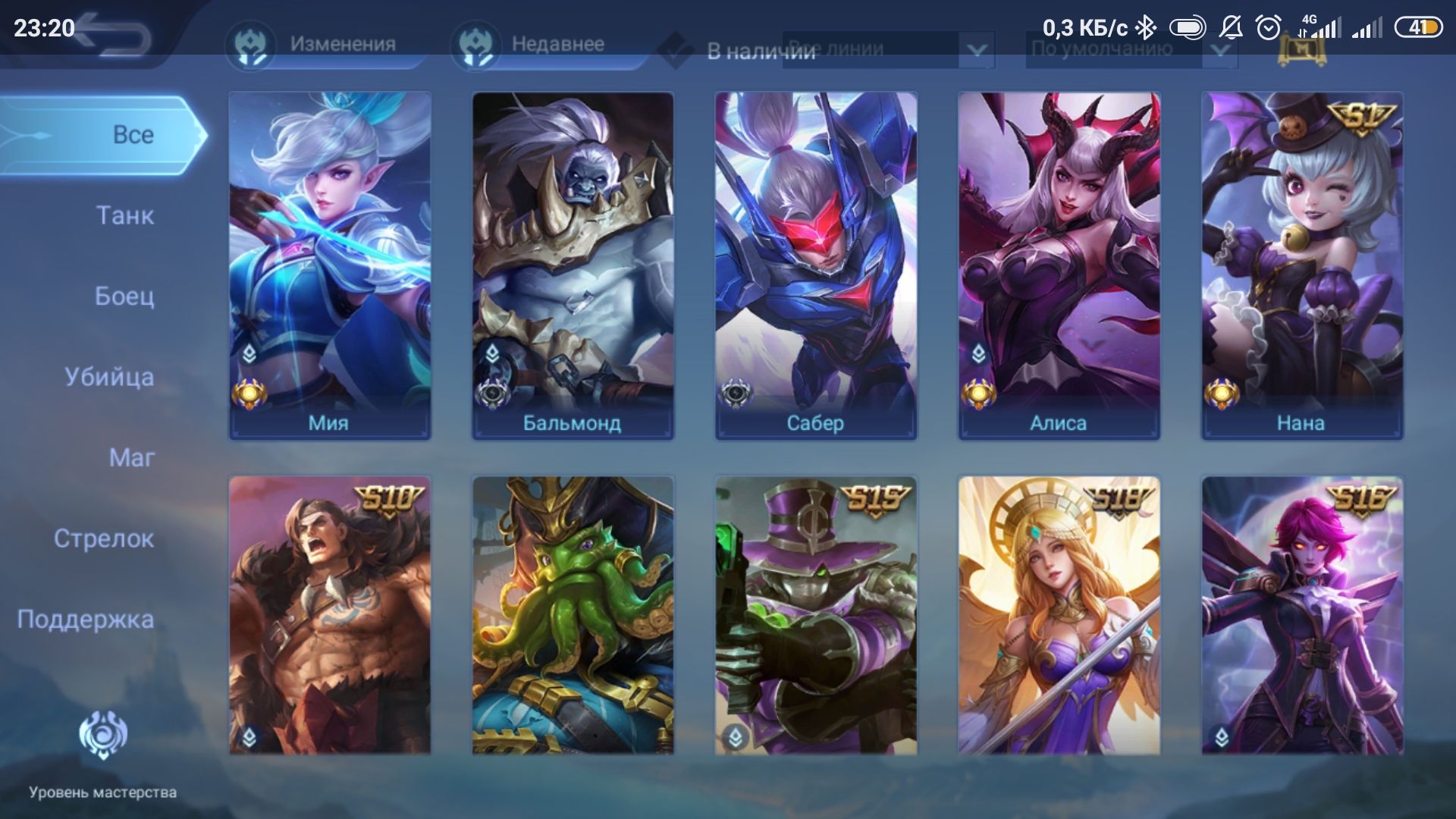Image resolution: width=1456 pixels, height=819 pixels.
Task: Switch to the Стрелок tab
Action: tap(104, 539)
